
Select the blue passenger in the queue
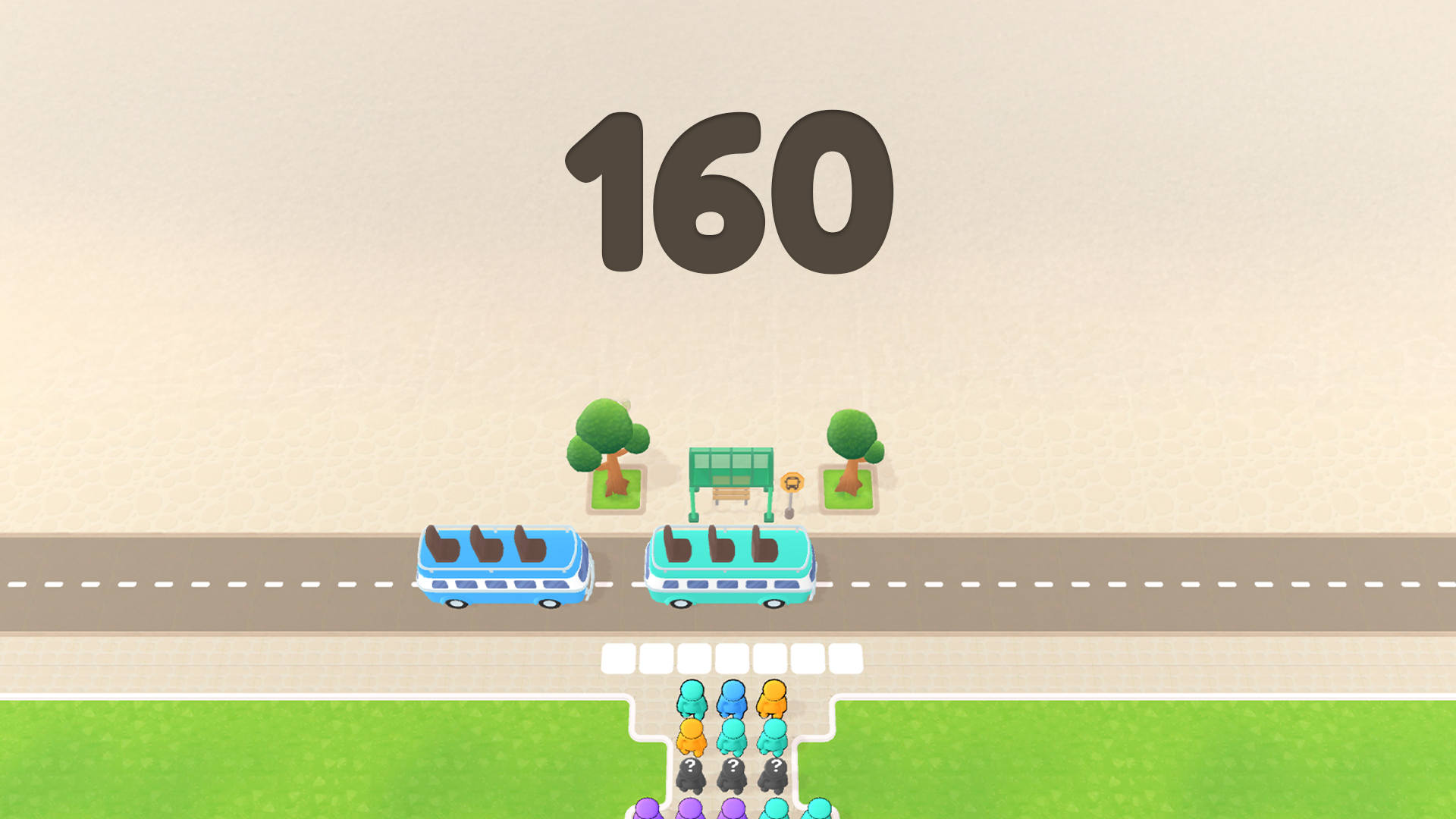(x=732, y=698)
